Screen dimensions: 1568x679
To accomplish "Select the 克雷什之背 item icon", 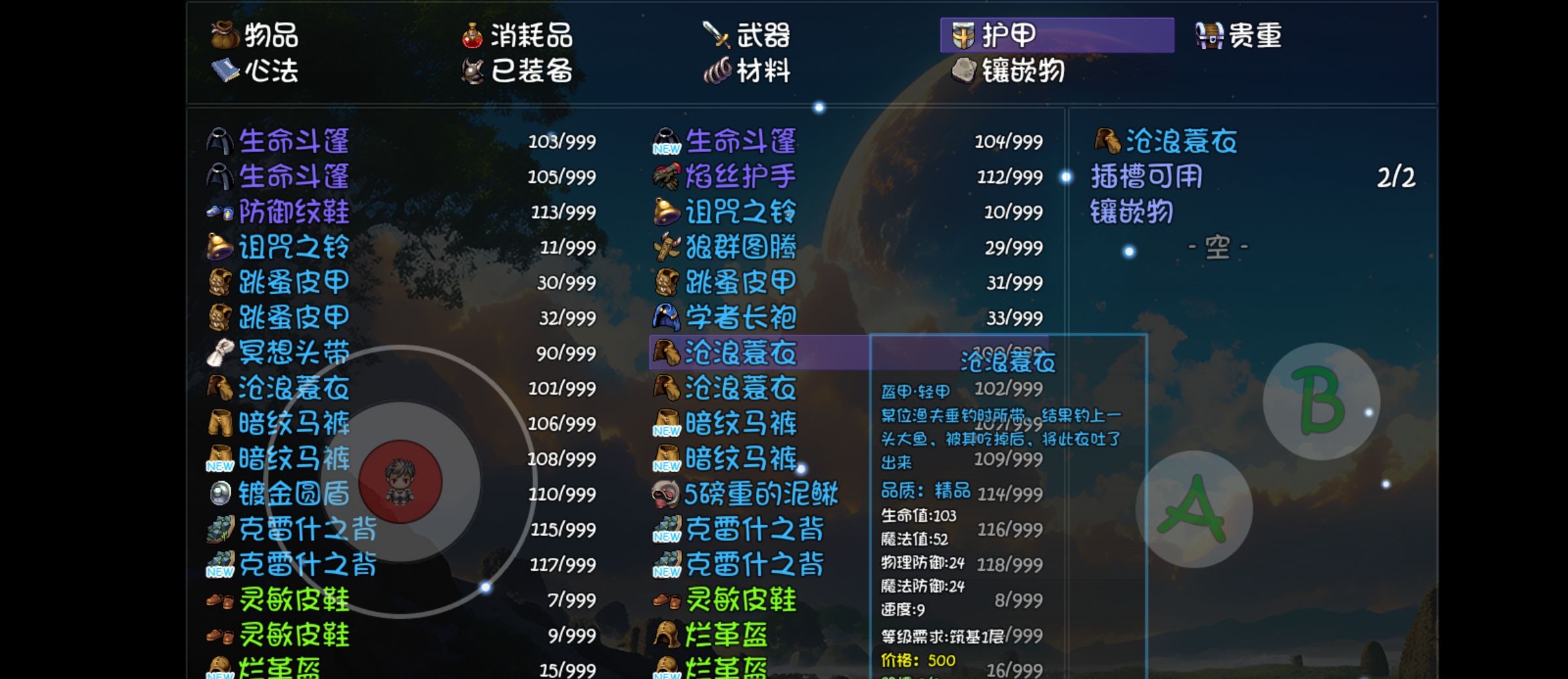I will point(219,529).
